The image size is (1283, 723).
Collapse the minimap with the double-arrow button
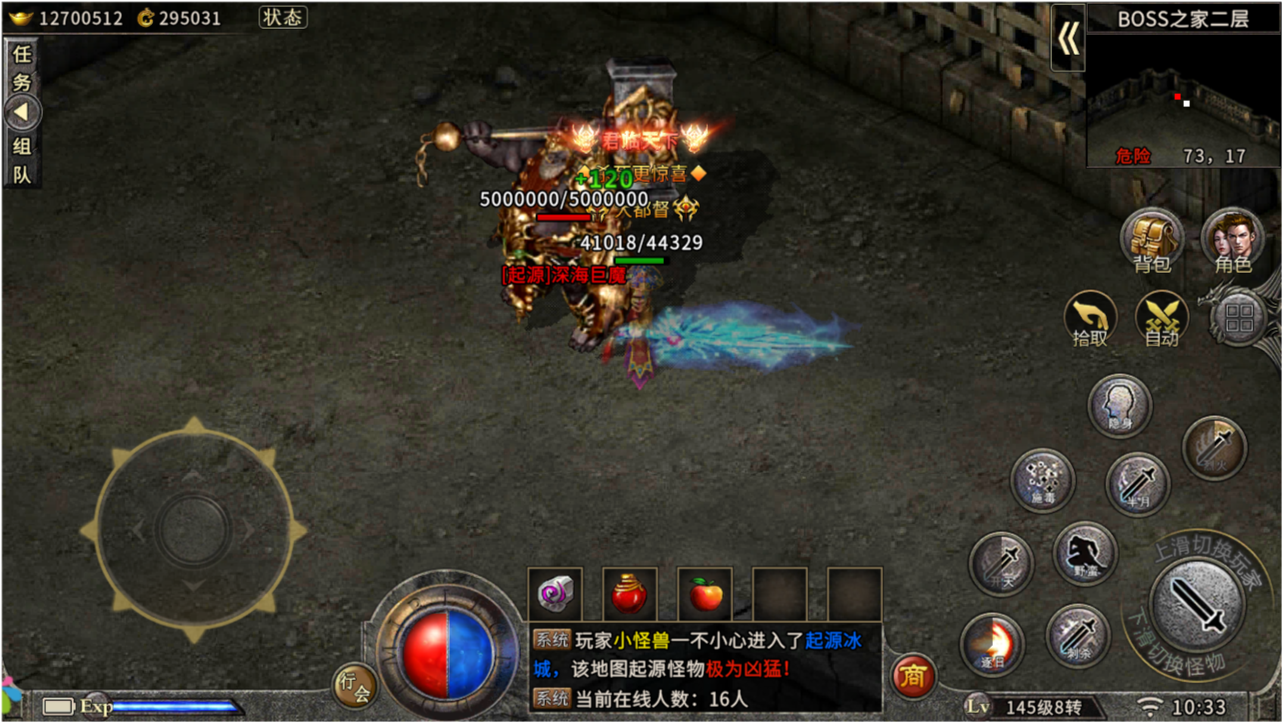pyautogui.click(x=1068, y=39)
